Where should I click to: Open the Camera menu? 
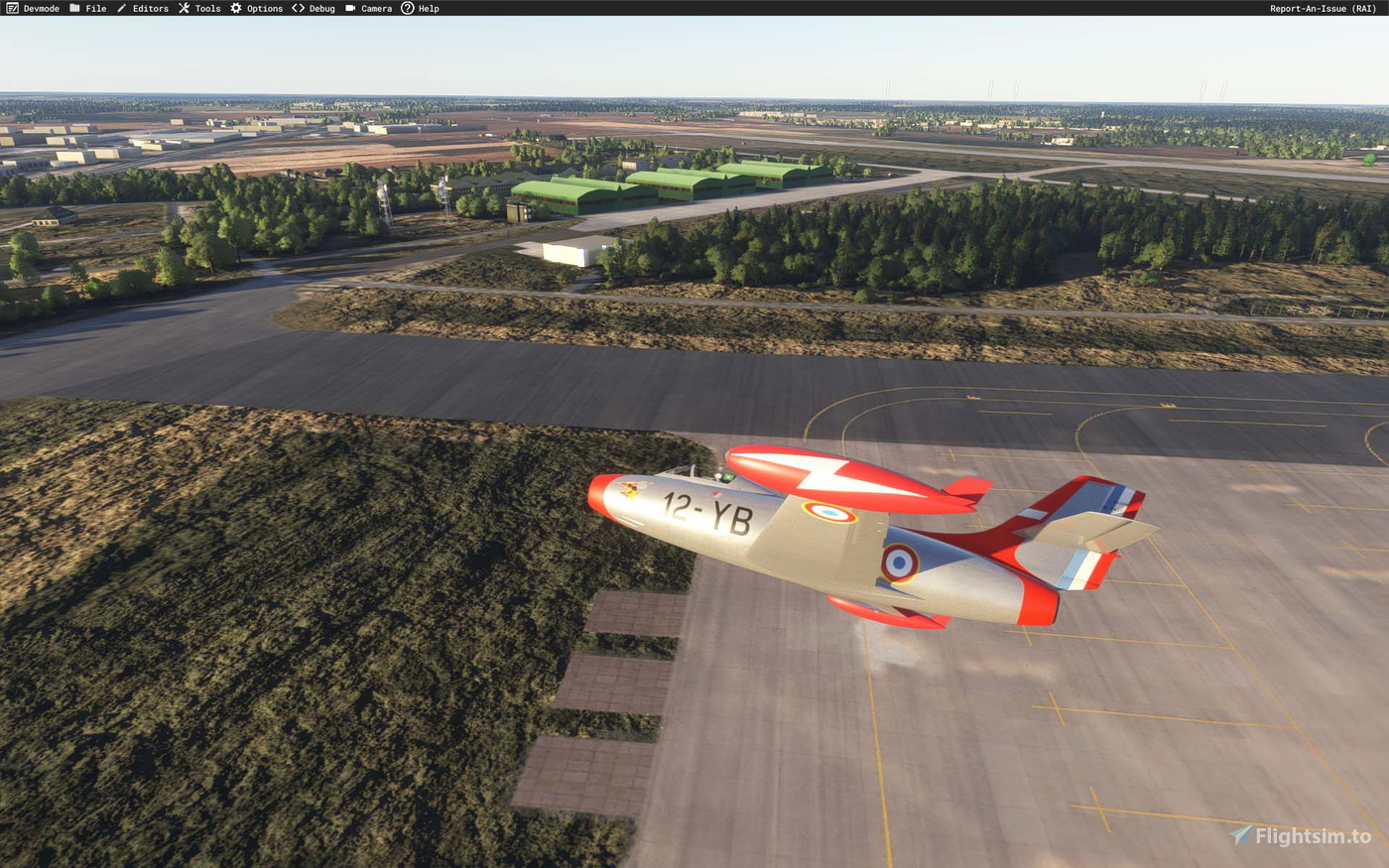click(375, 8)
